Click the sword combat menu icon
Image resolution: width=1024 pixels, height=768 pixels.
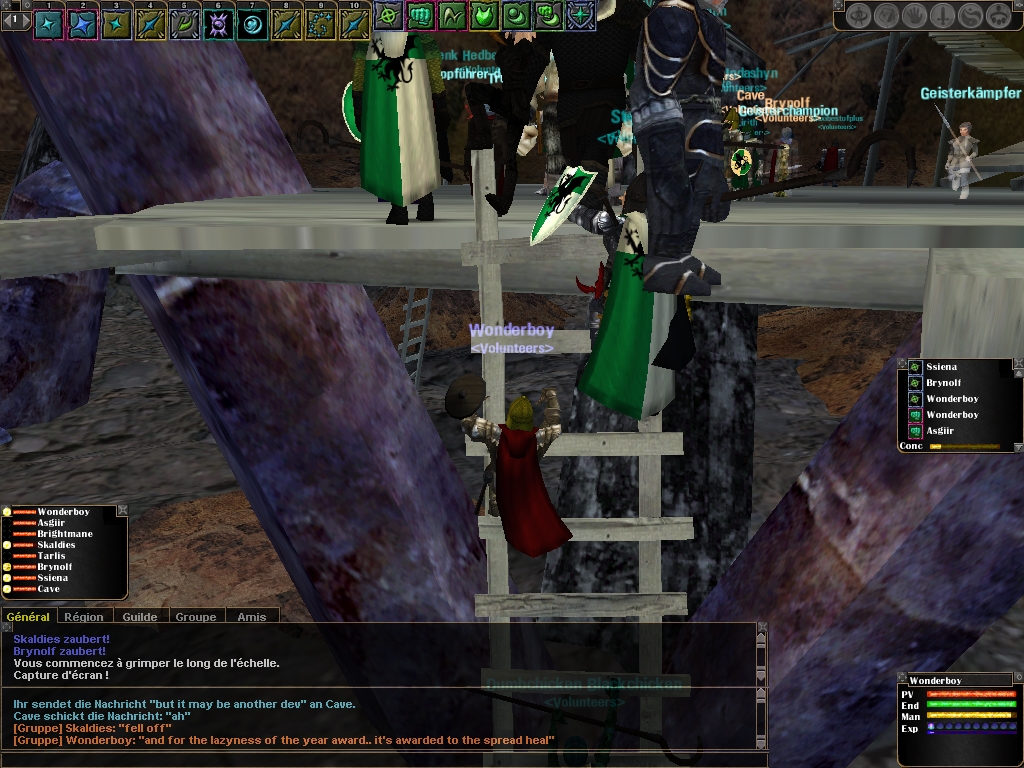(x=942, y=16)
